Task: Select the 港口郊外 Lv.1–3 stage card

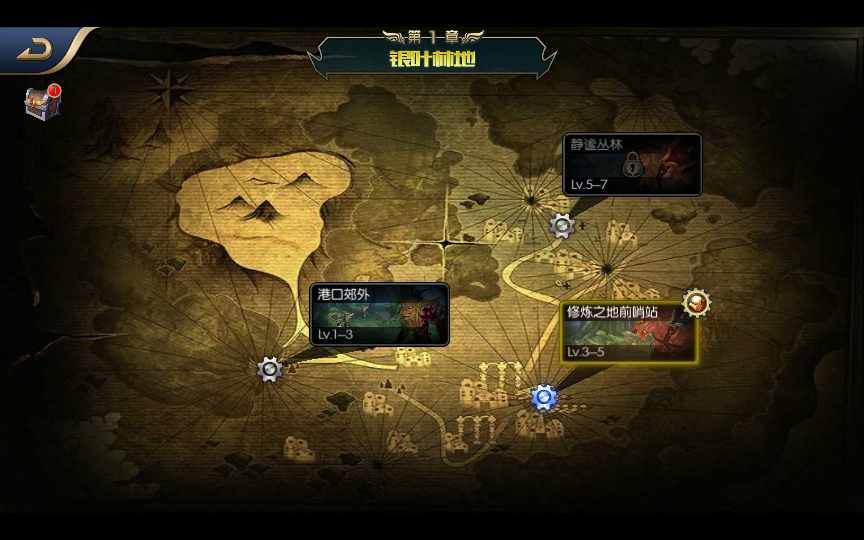Action: pyautogui.click(x=380, y=315)
